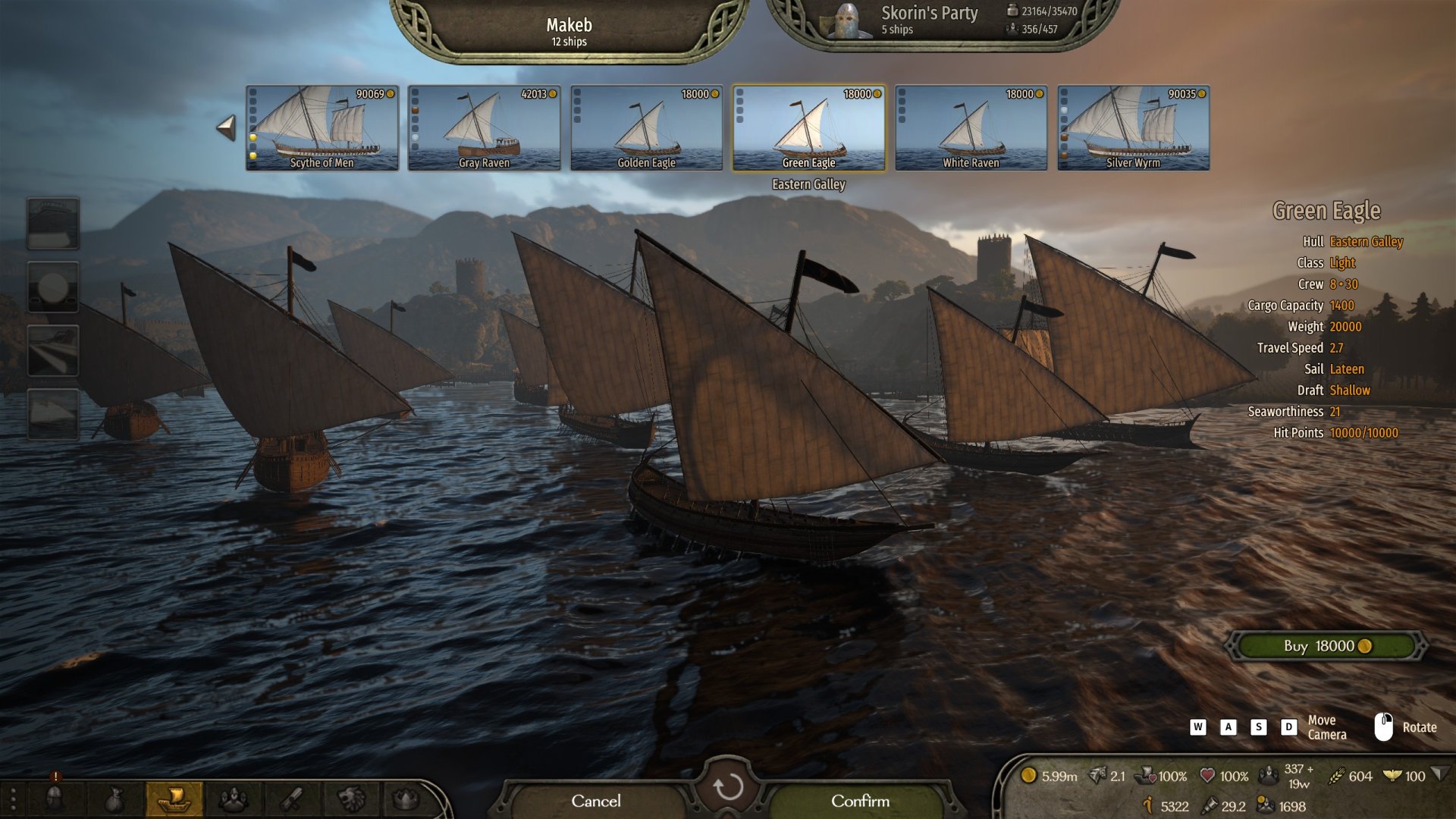Select the Green Eagle ship card

coord(808,127)
